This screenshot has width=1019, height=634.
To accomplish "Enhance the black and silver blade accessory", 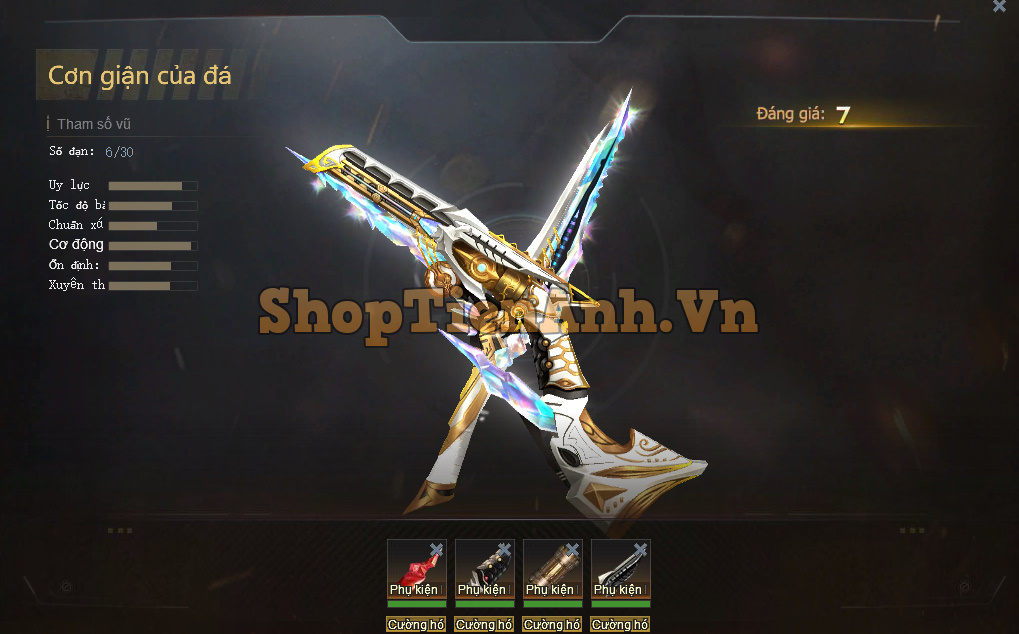I will pos(620,625).
